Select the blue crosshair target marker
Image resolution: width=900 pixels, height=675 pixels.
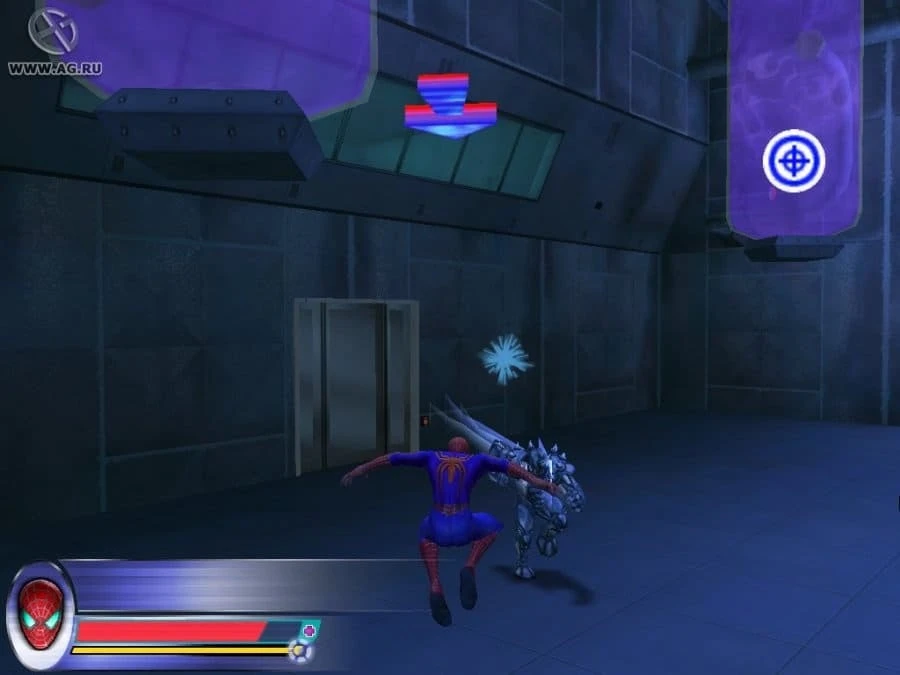coord(794,160)
